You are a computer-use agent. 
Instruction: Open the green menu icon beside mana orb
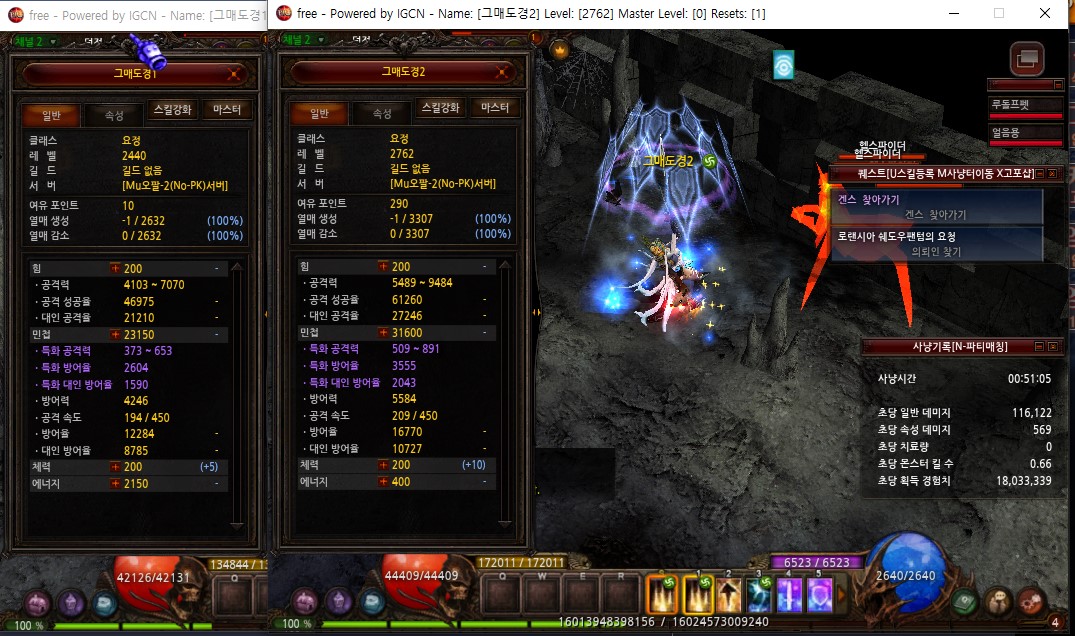[x=963, y=603]
